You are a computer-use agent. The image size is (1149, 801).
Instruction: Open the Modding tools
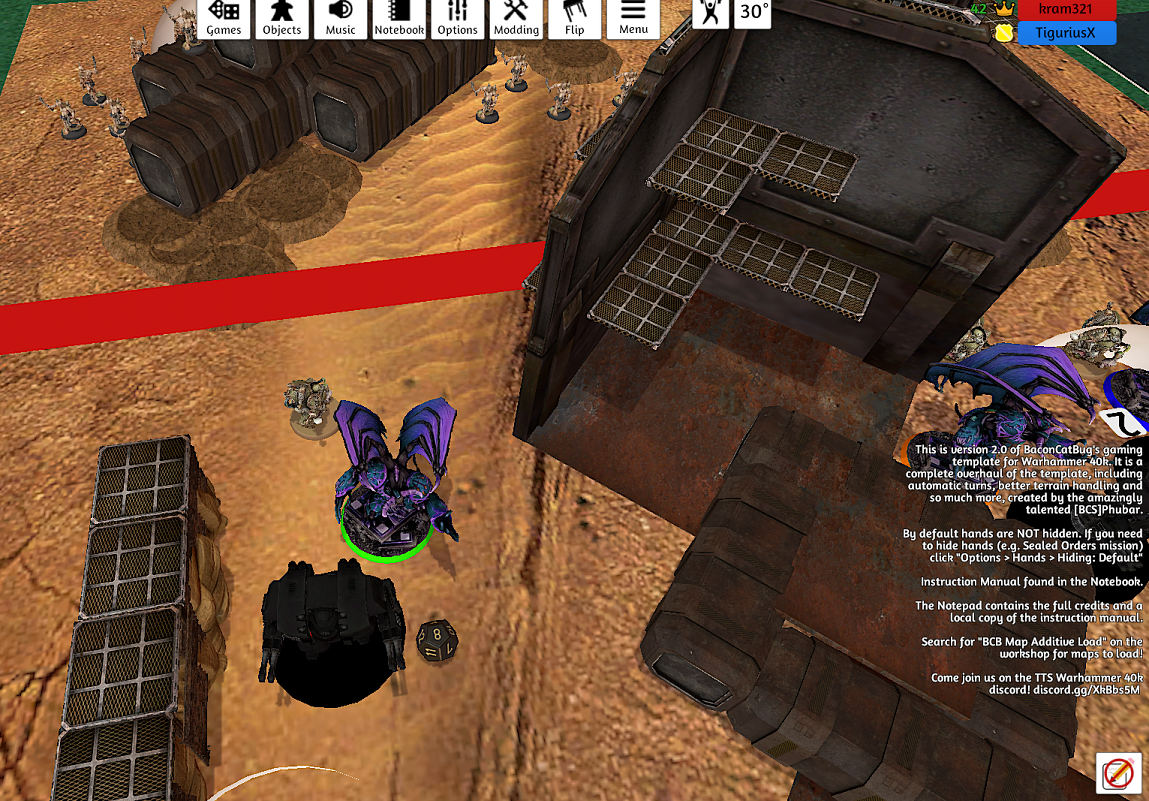516,18
